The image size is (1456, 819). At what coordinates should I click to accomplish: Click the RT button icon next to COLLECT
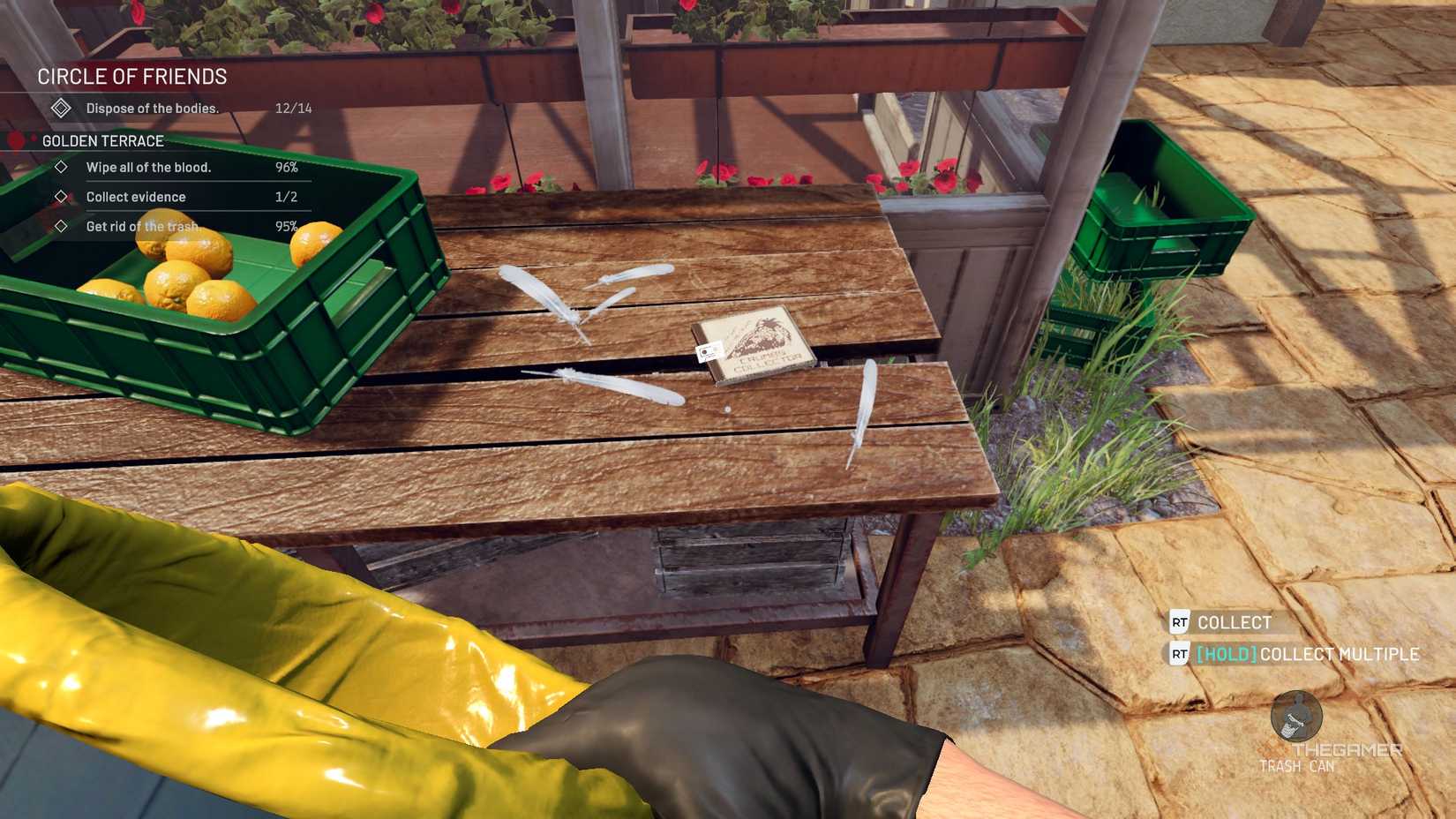pyautogui.click(x=1179, y=621)
